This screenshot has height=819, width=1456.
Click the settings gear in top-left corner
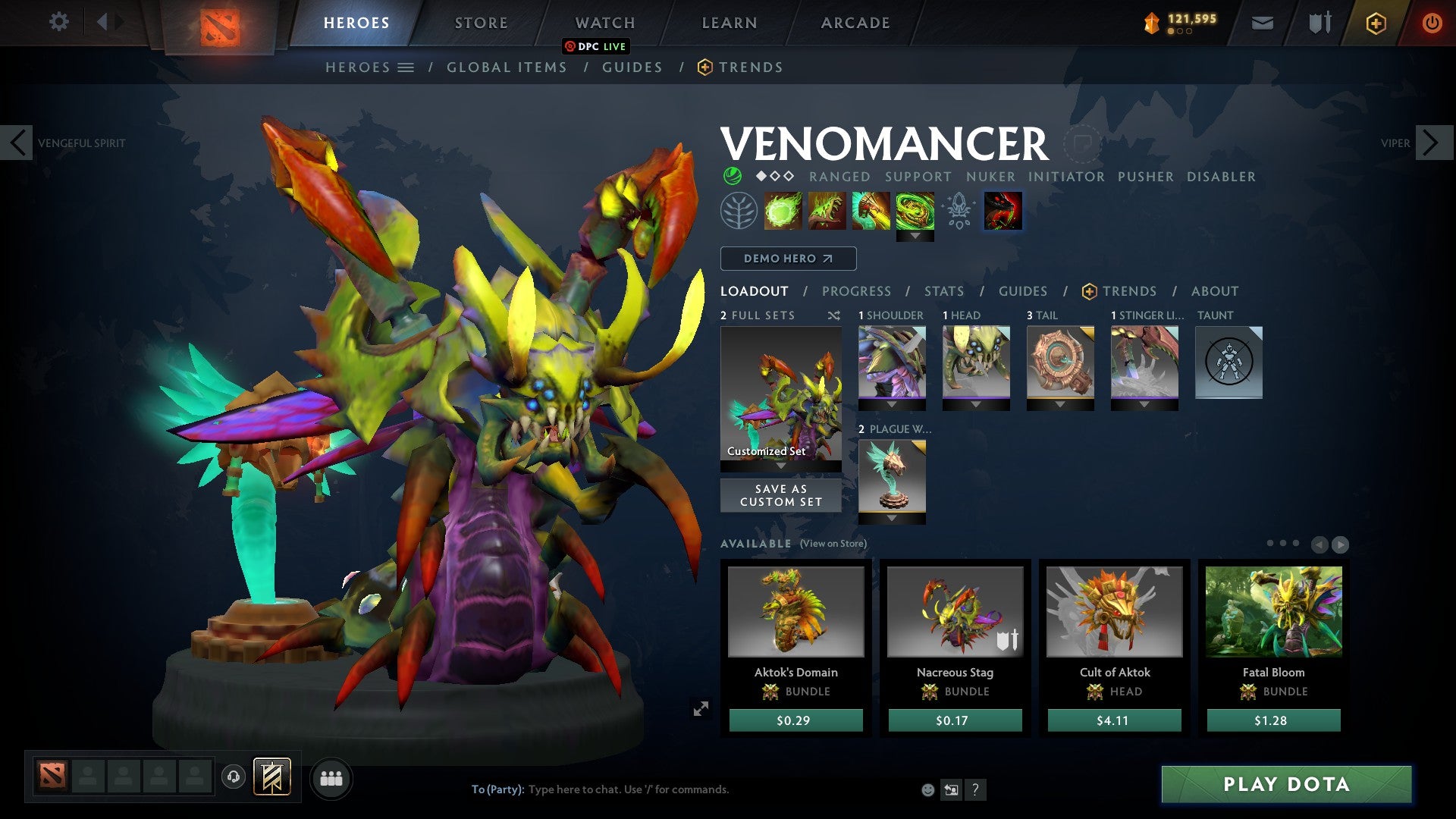(59, 22)
